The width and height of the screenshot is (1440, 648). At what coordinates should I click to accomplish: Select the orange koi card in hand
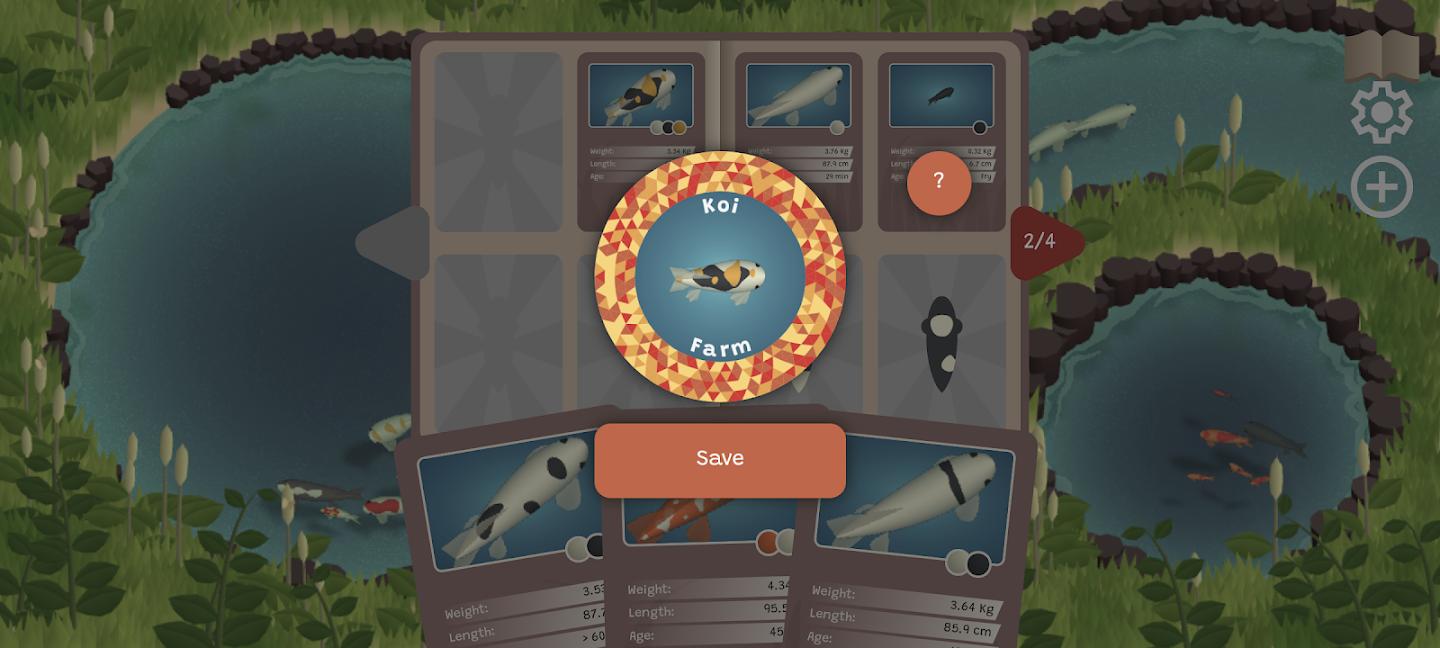(700, 560)
